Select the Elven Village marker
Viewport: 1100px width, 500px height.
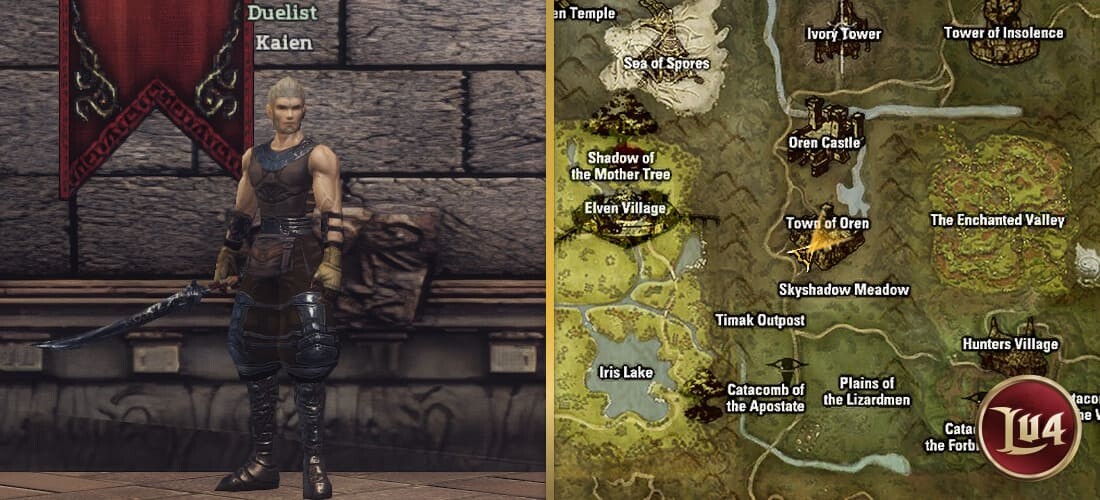click(625, 209)
